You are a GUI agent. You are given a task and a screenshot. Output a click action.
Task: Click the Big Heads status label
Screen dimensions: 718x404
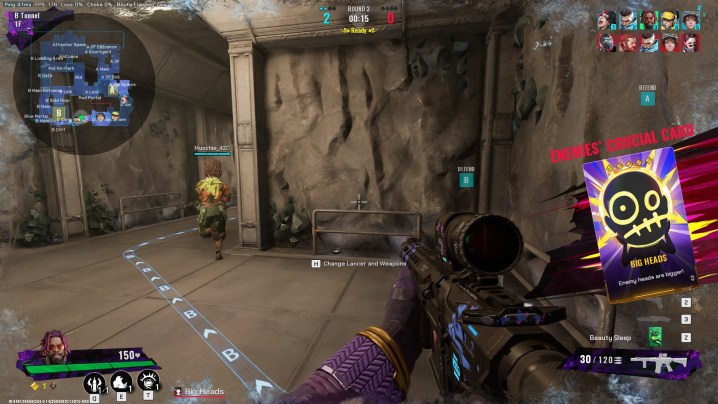[204, 391]
